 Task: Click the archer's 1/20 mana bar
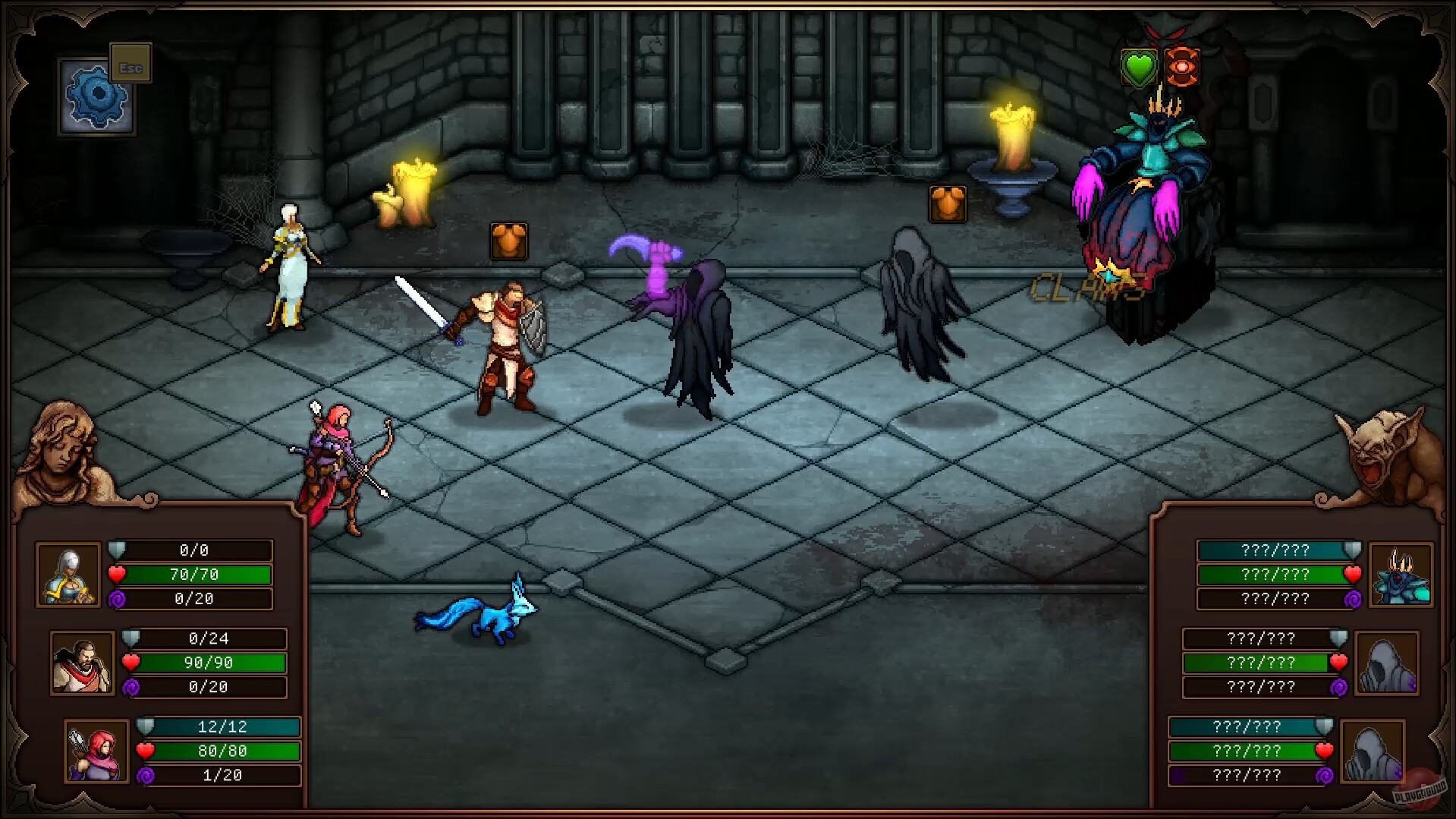[x=224, y=776]
